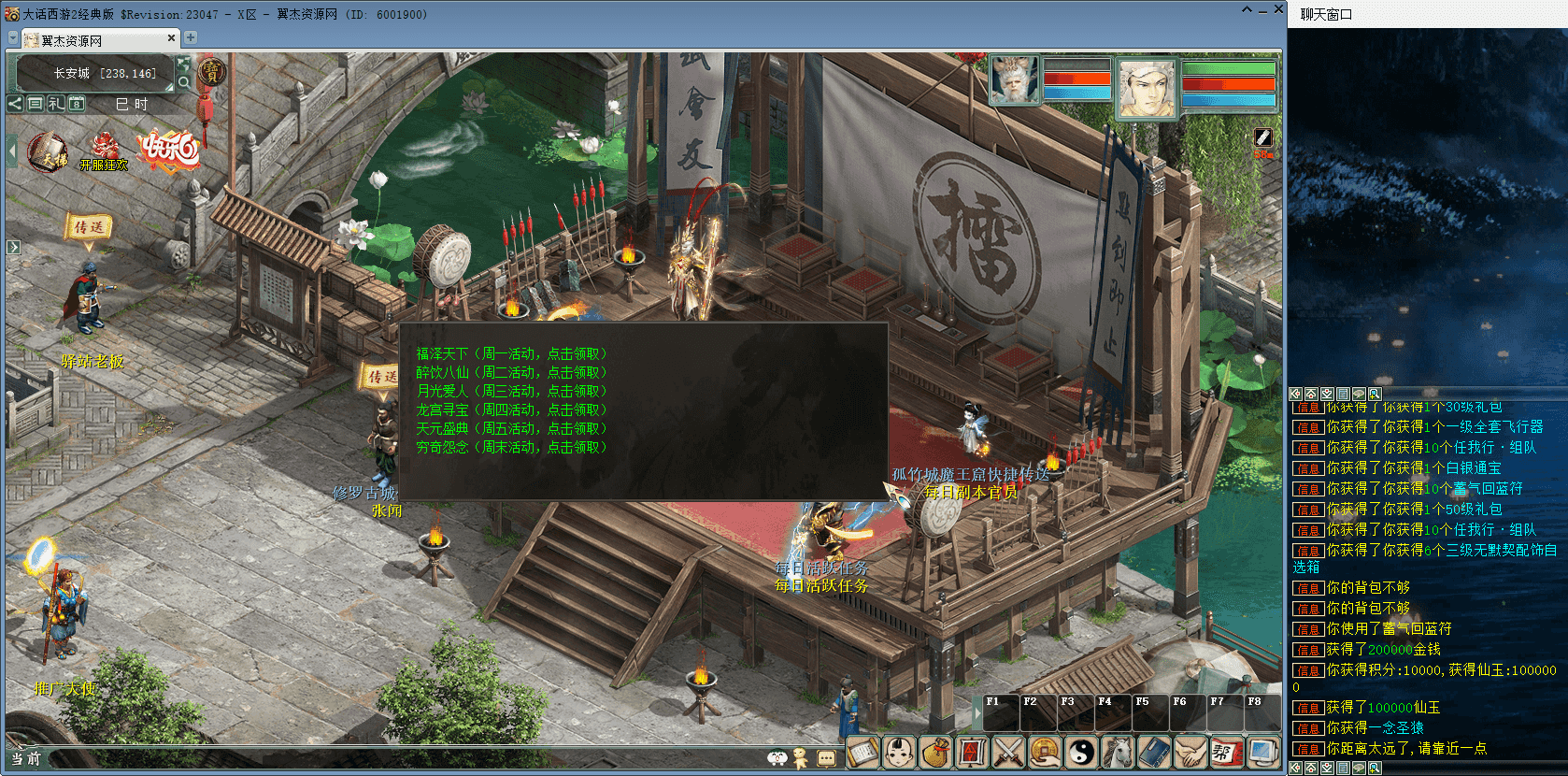Open the calendar icon showing 8
1568x776 pixels.
click(x=77, y=104)
